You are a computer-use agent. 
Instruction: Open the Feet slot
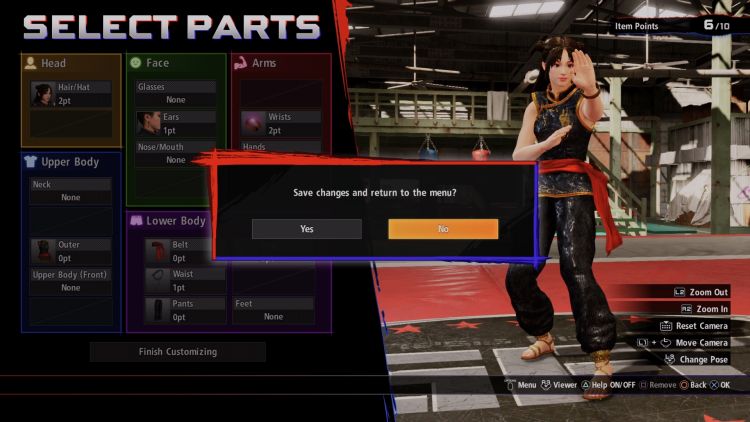(x=273, y=310)
